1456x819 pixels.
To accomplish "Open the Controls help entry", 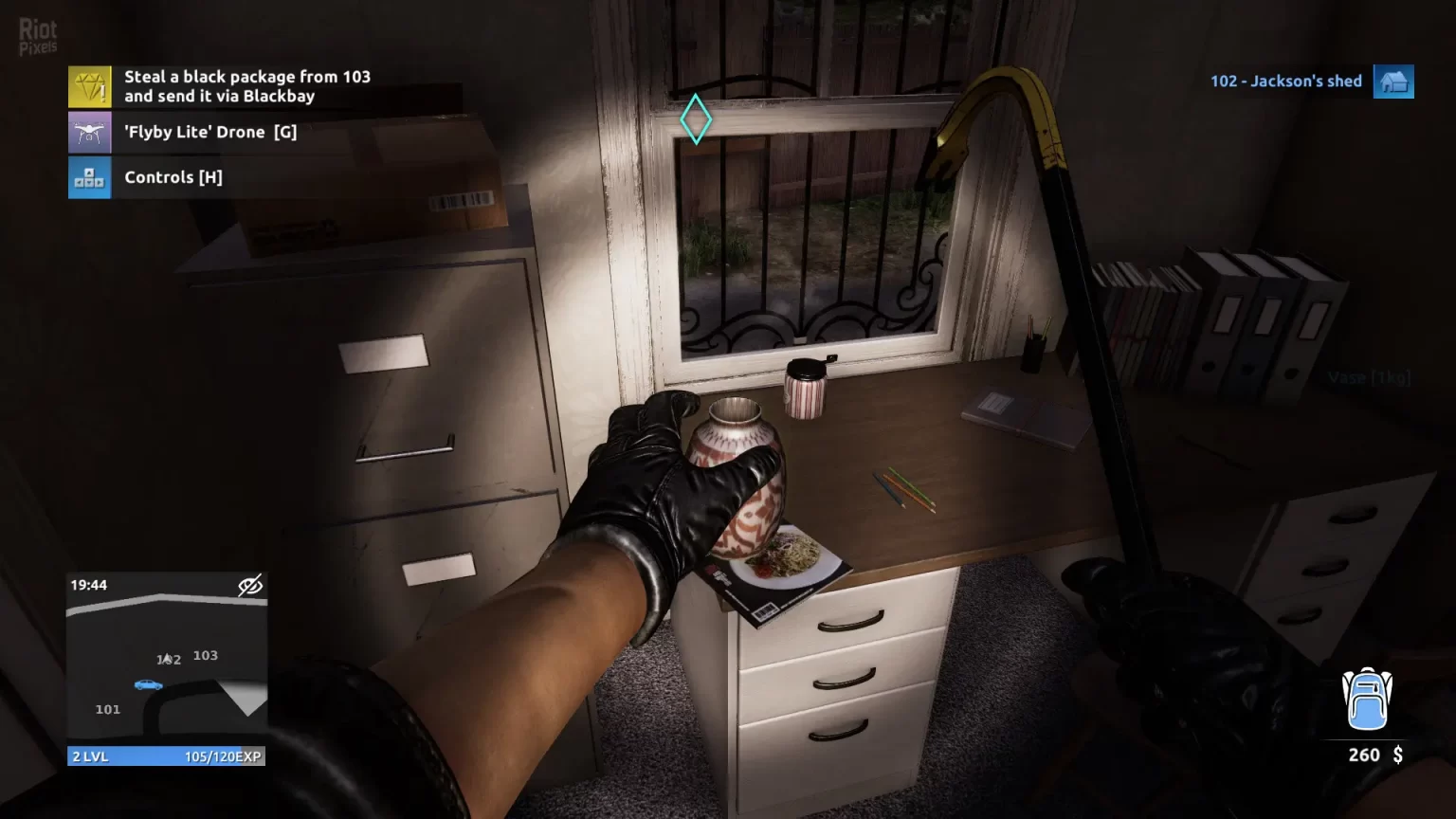I will coord(173,177).
